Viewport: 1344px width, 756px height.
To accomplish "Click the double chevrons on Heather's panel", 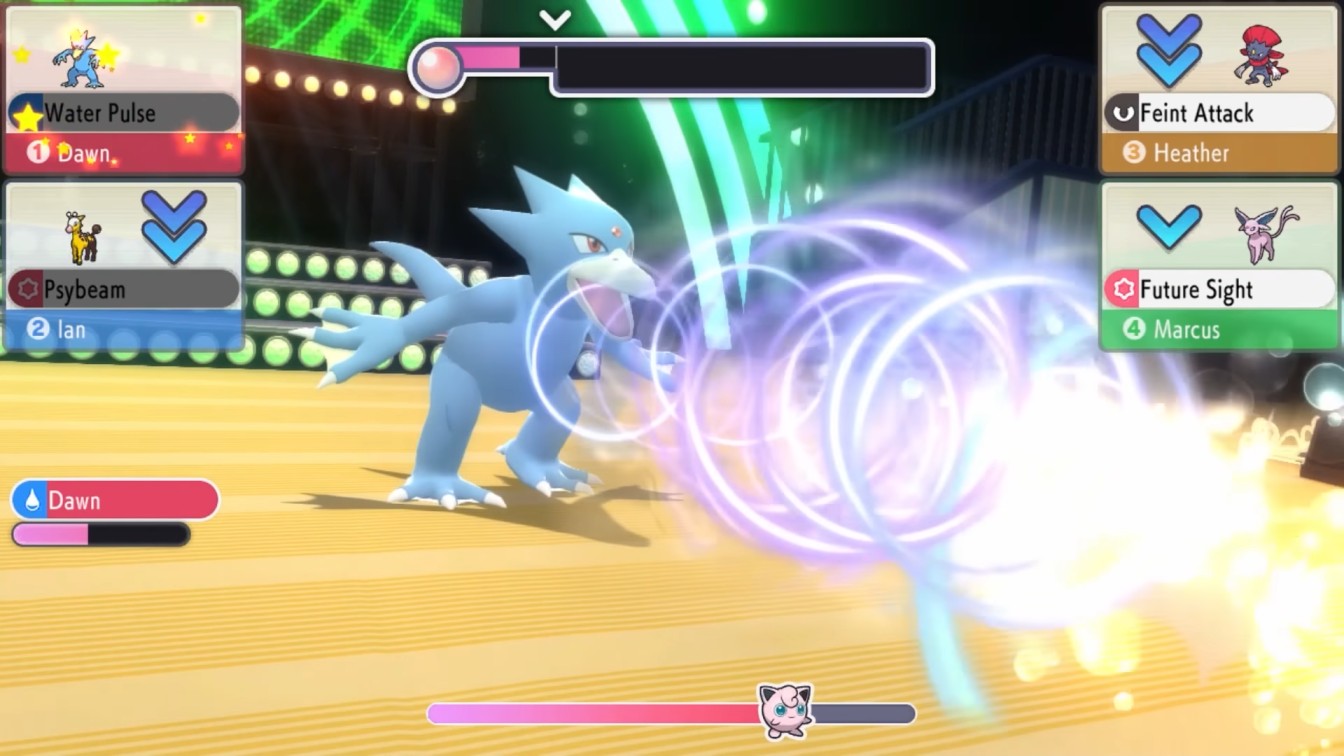I will tap(1168, 48).
